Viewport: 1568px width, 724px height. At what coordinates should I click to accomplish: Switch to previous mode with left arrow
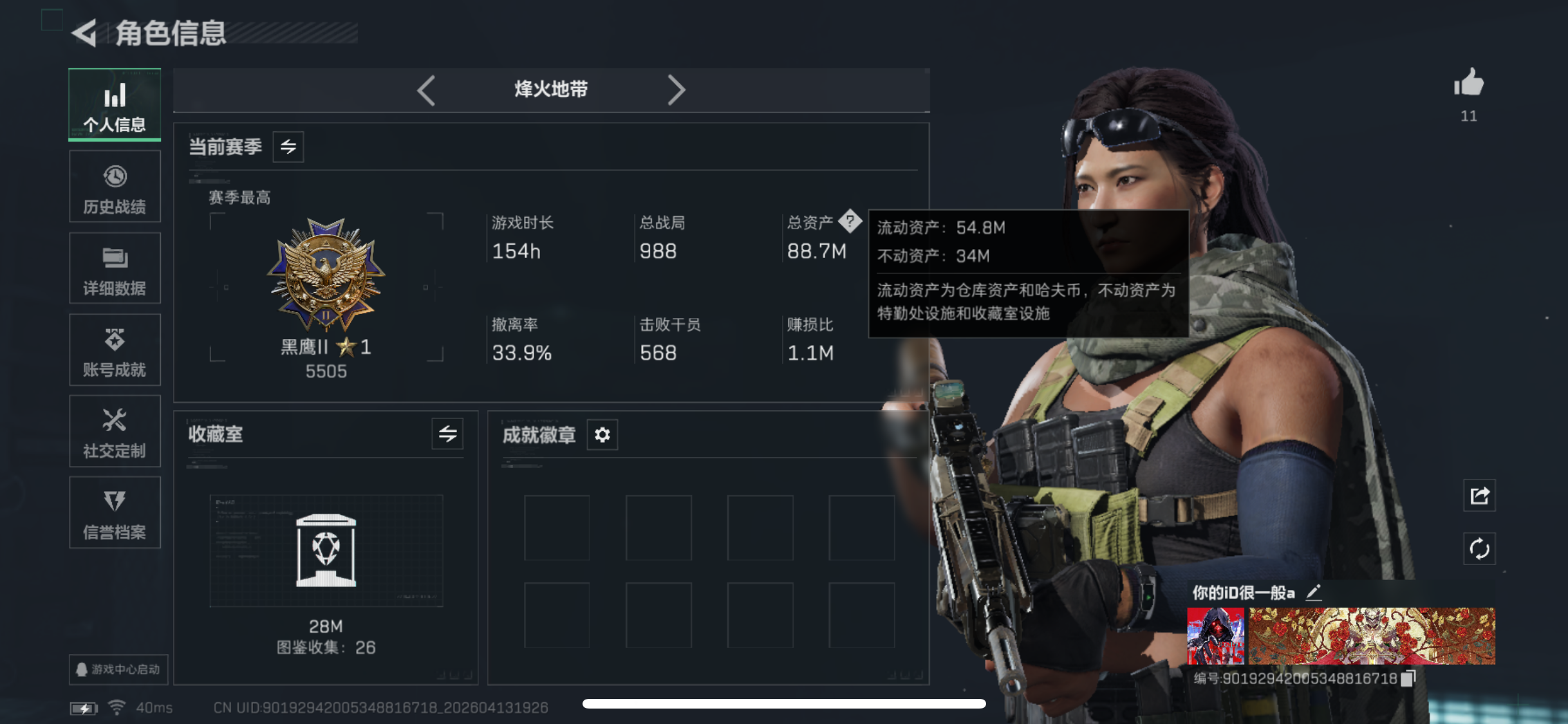click(427, 90)
